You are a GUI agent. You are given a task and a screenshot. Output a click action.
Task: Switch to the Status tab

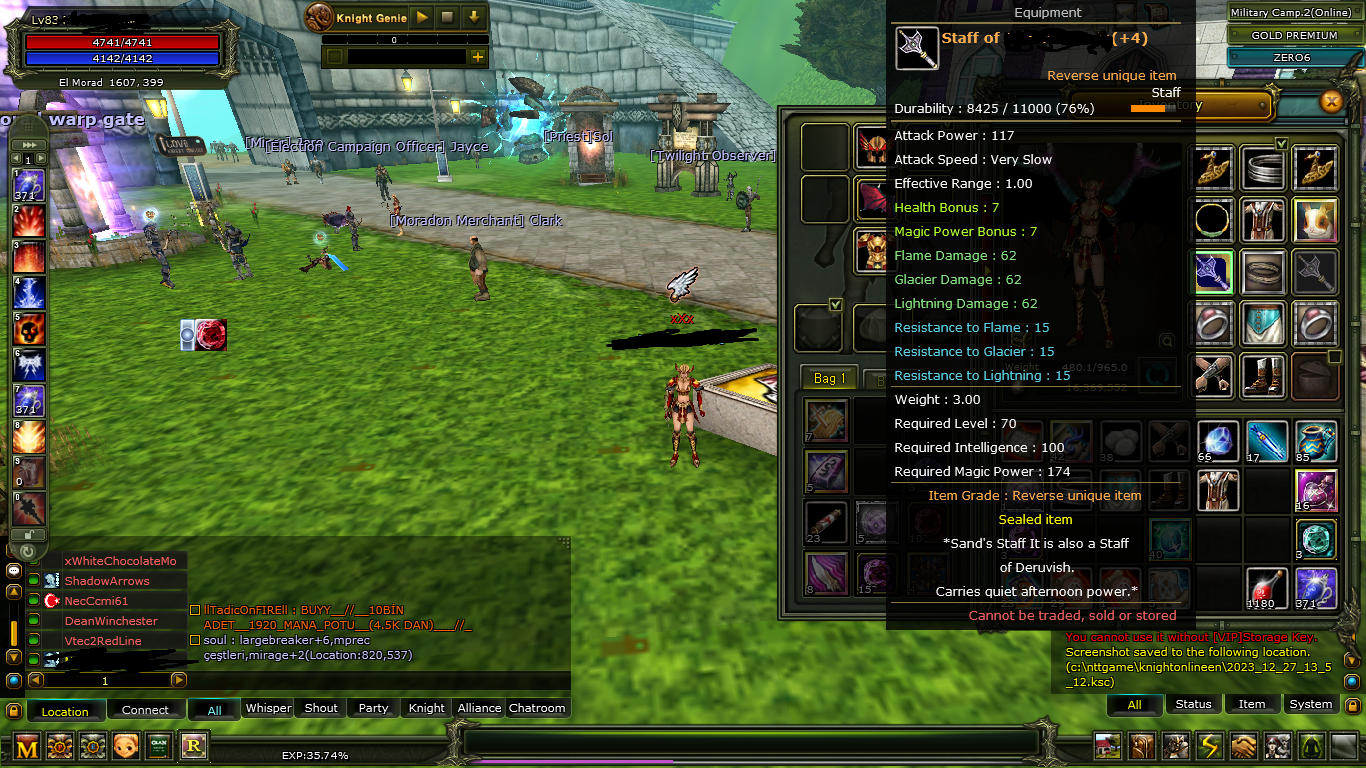1193,704
